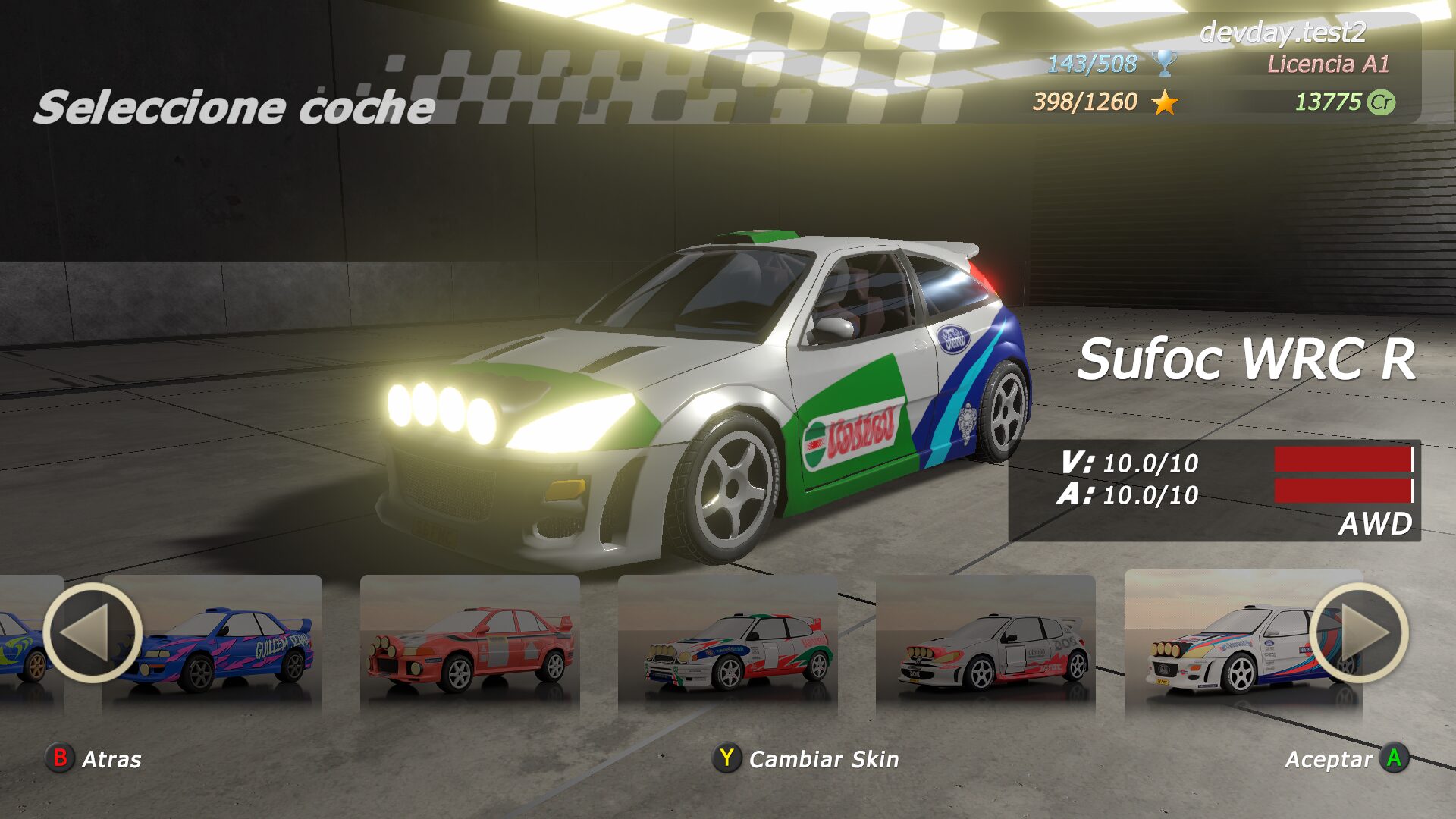The height and width of the screenshot is (819, 1456).
Task: Pick the white car with red-green livery
Action: point(728,645)
